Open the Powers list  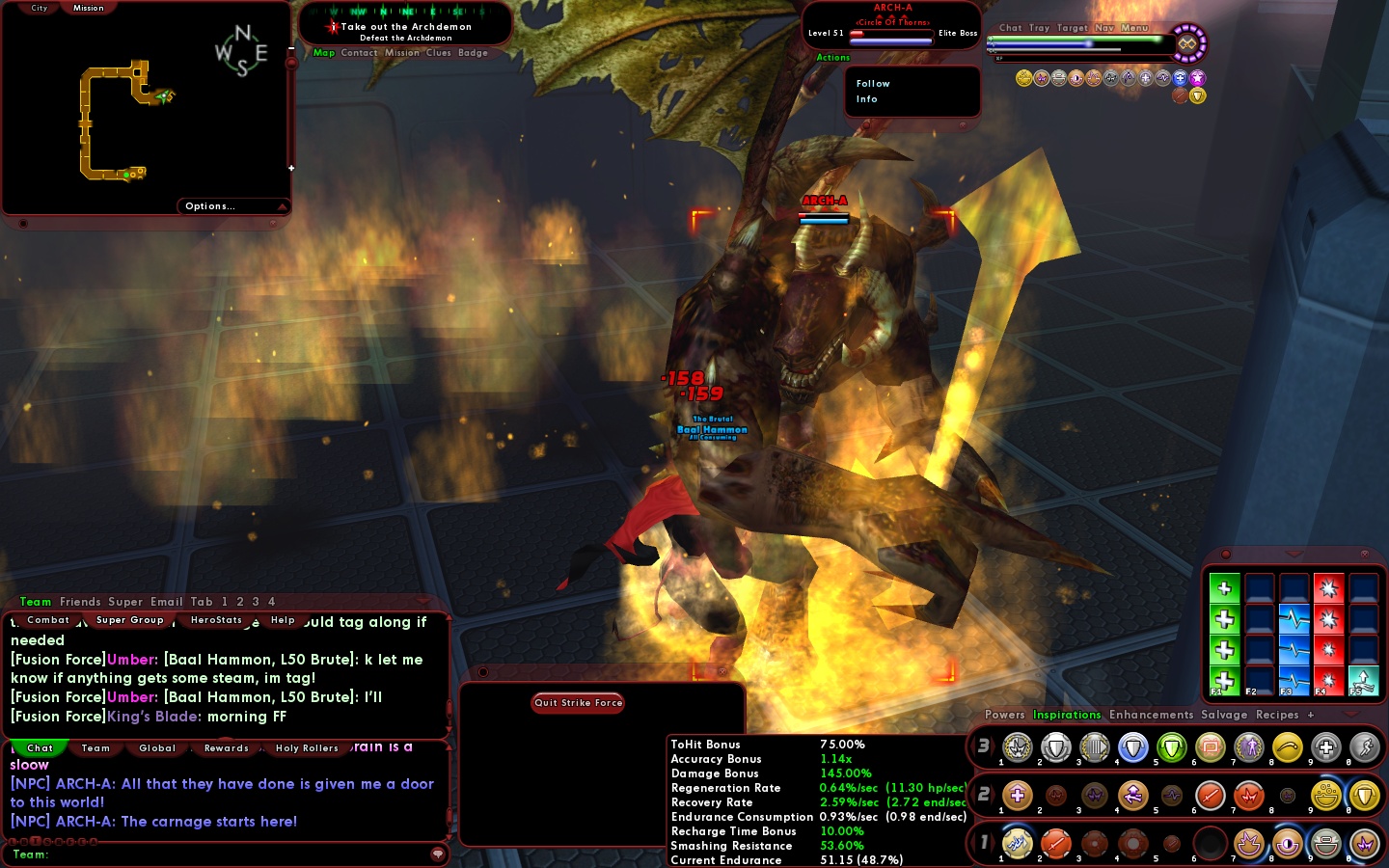1004,715
